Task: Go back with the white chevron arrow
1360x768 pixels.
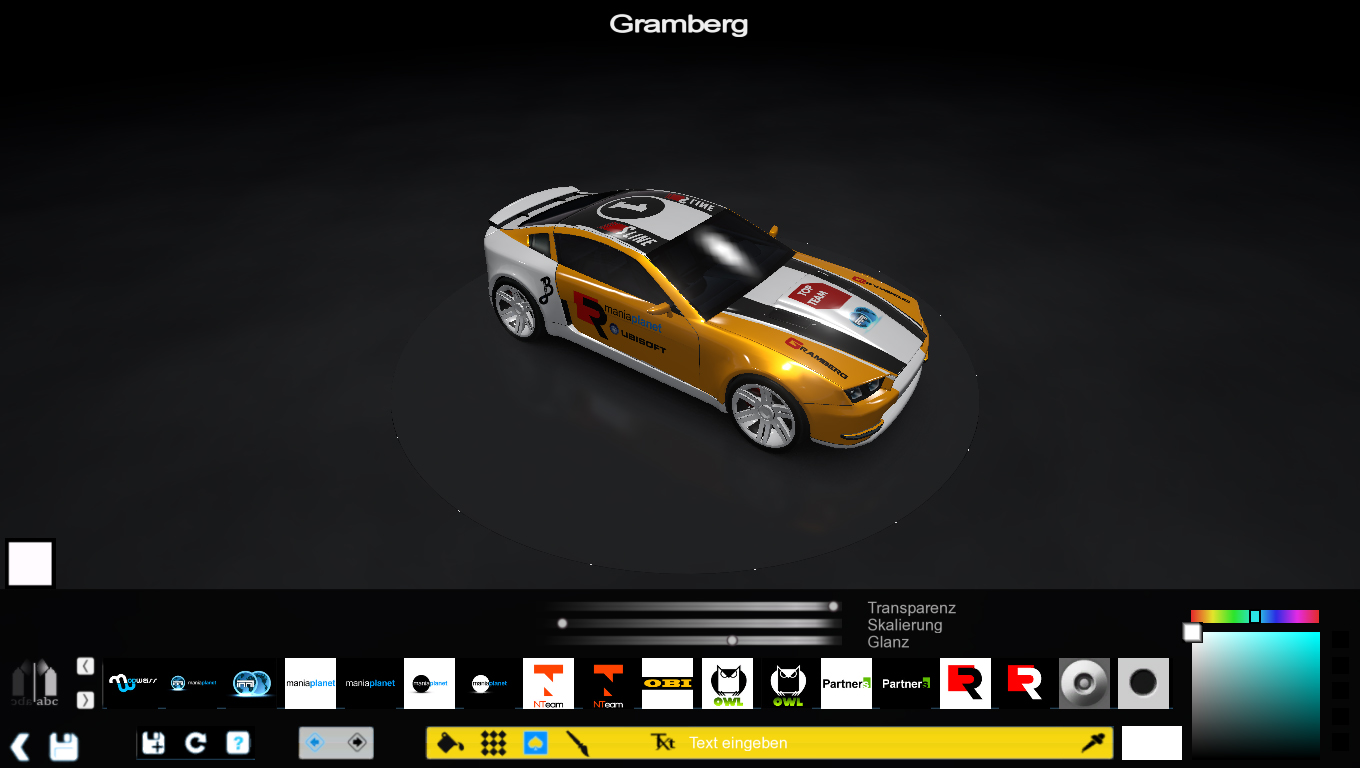Action: tap(19, 746)
